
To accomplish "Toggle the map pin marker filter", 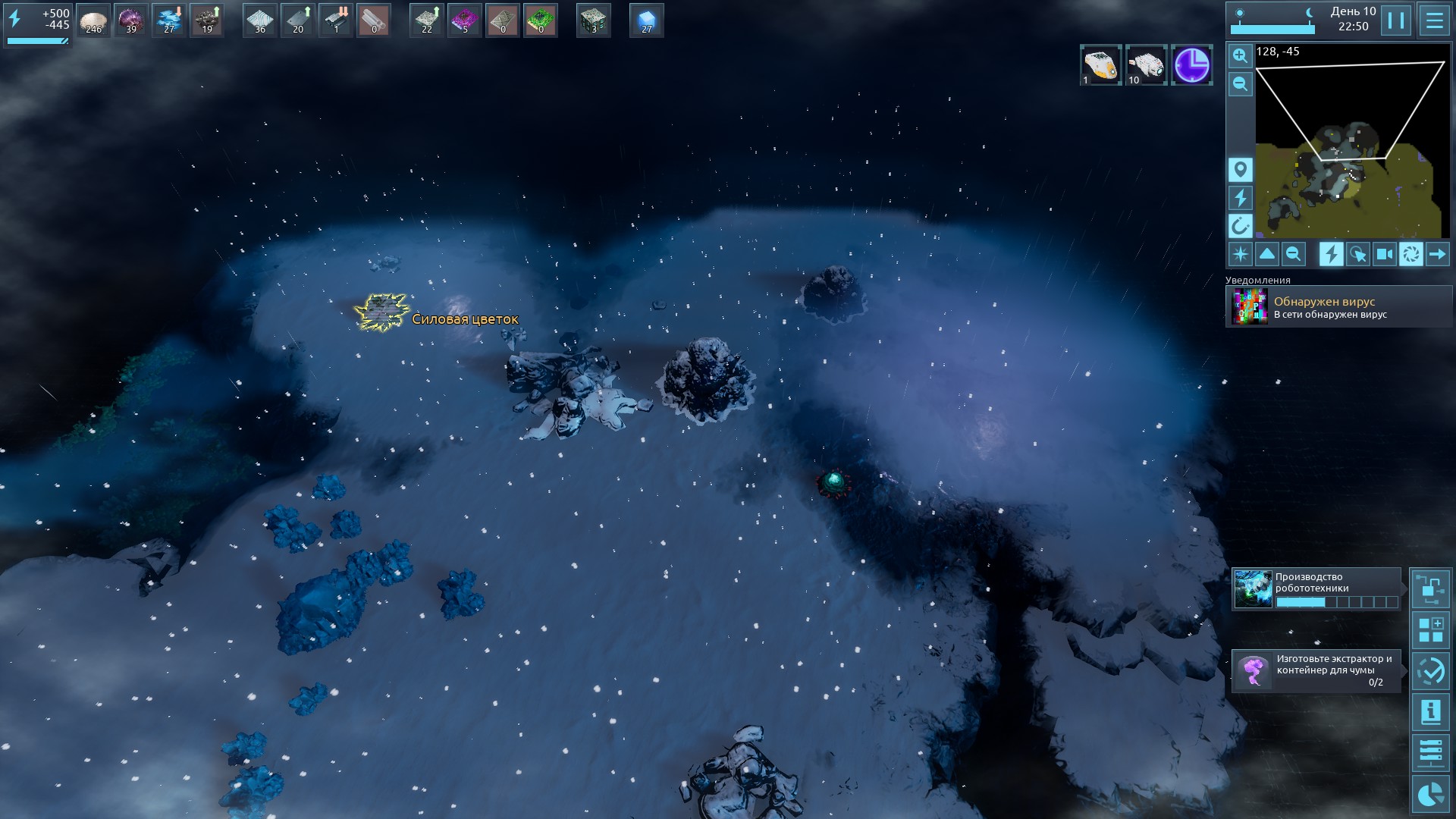I will pyautogui.click(x=1240, y=170).
